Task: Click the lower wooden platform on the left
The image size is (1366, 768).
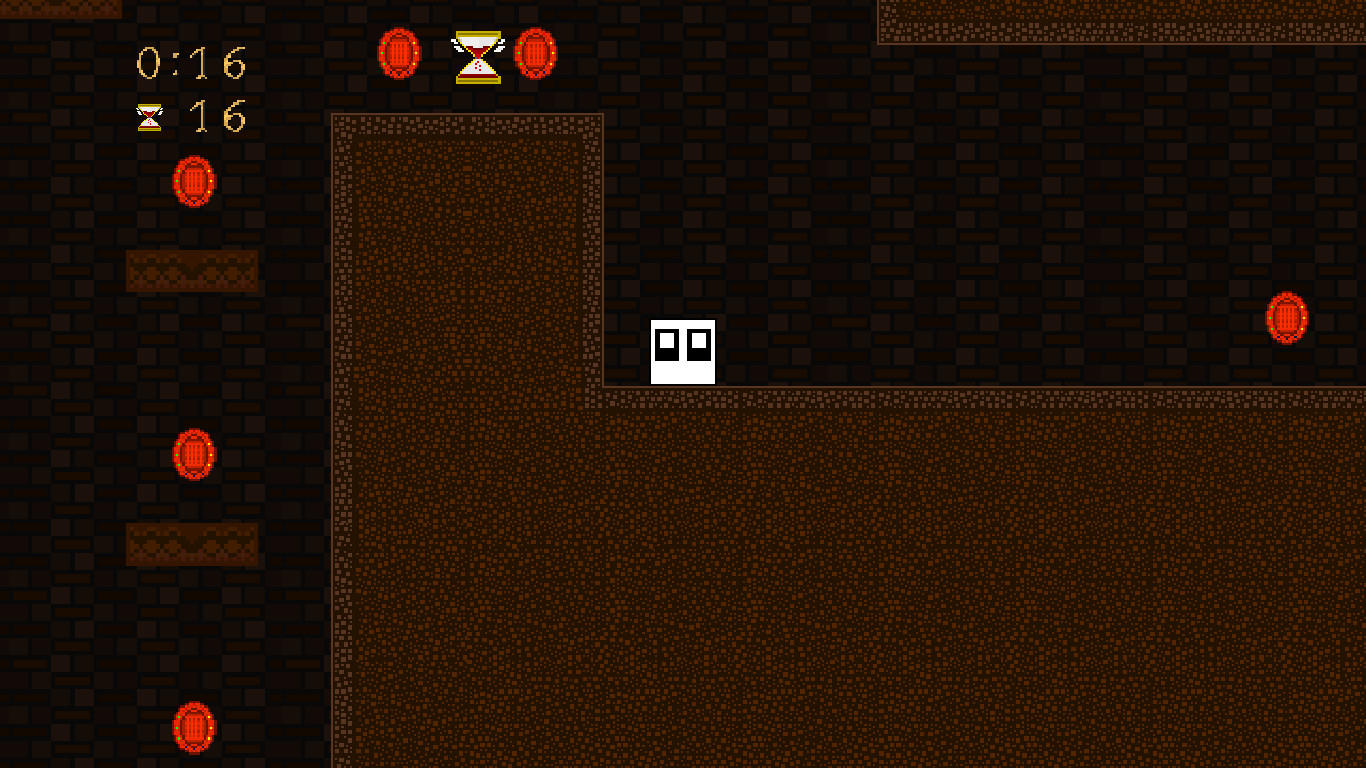Action: coord(192,544)
